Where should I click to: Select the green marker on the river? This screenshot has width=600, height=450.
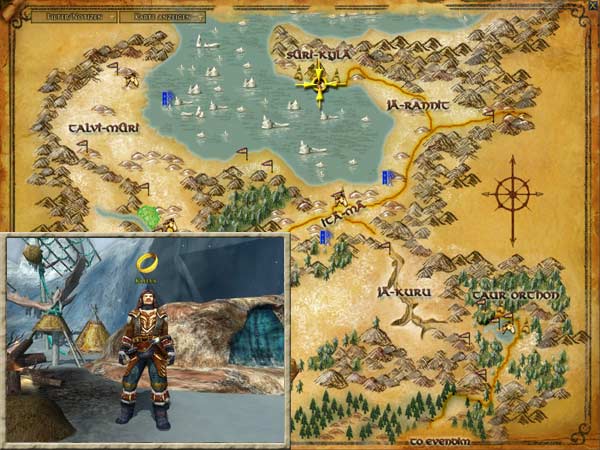pos(150,214)
